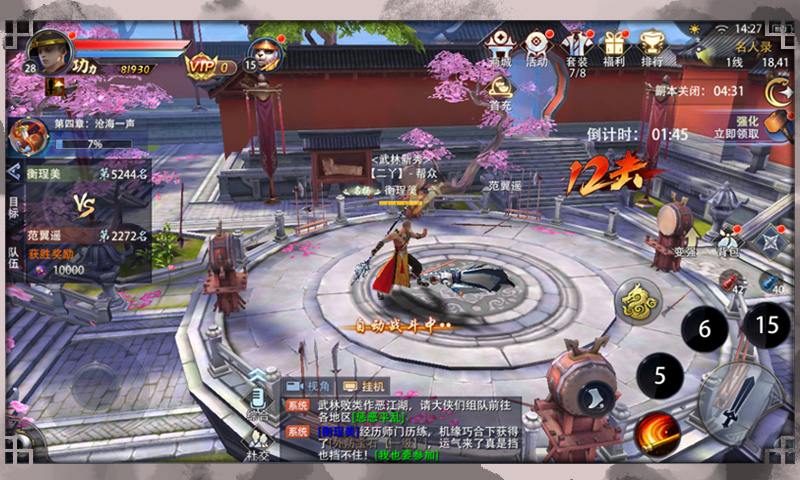Open the 福利 gift box rewards
Screen dimensions: 800x480
pos(613,47)
